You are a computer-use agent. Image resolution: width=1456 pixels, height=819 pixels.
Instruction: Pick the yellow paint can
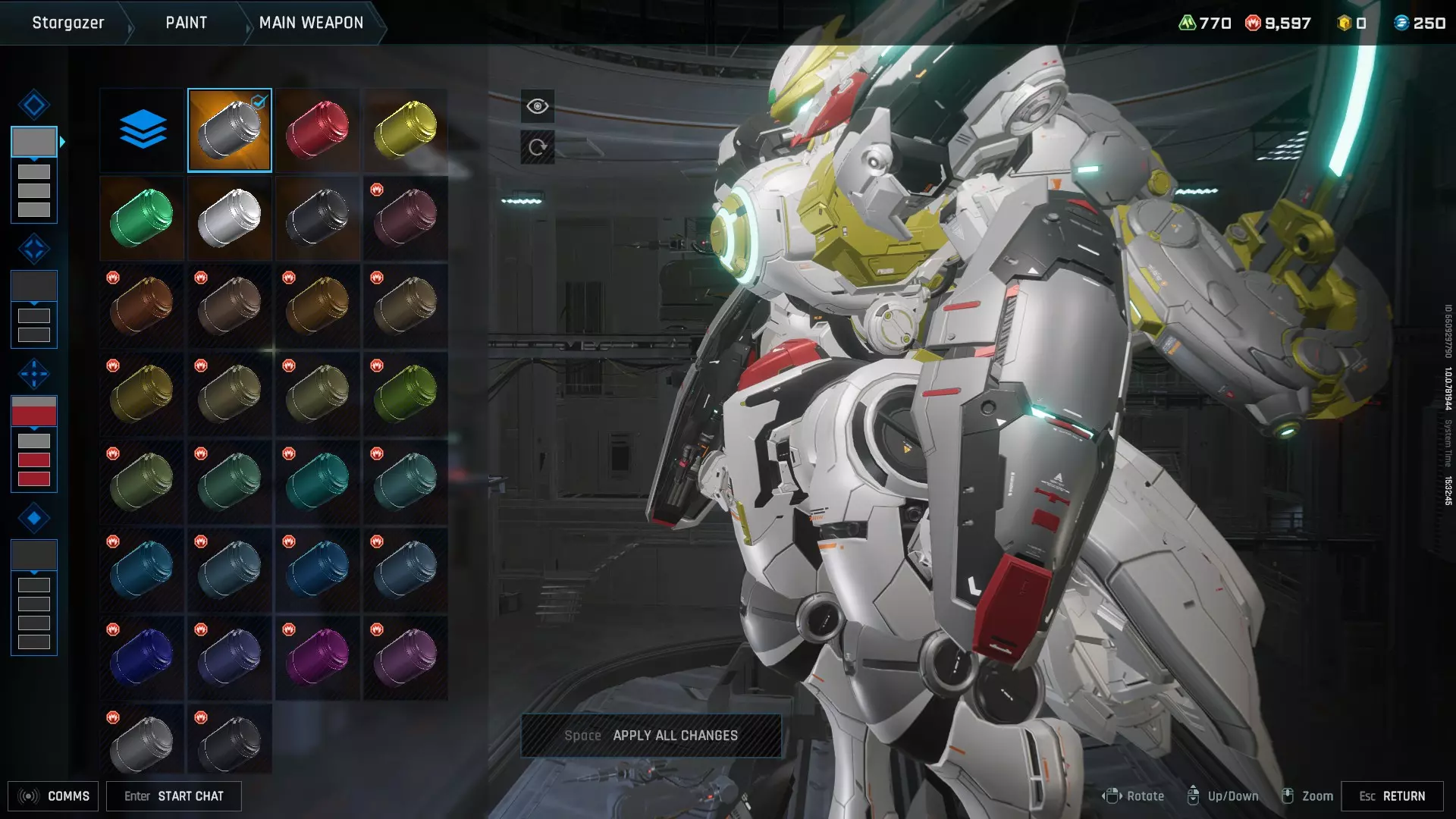[x=405, y=130]
